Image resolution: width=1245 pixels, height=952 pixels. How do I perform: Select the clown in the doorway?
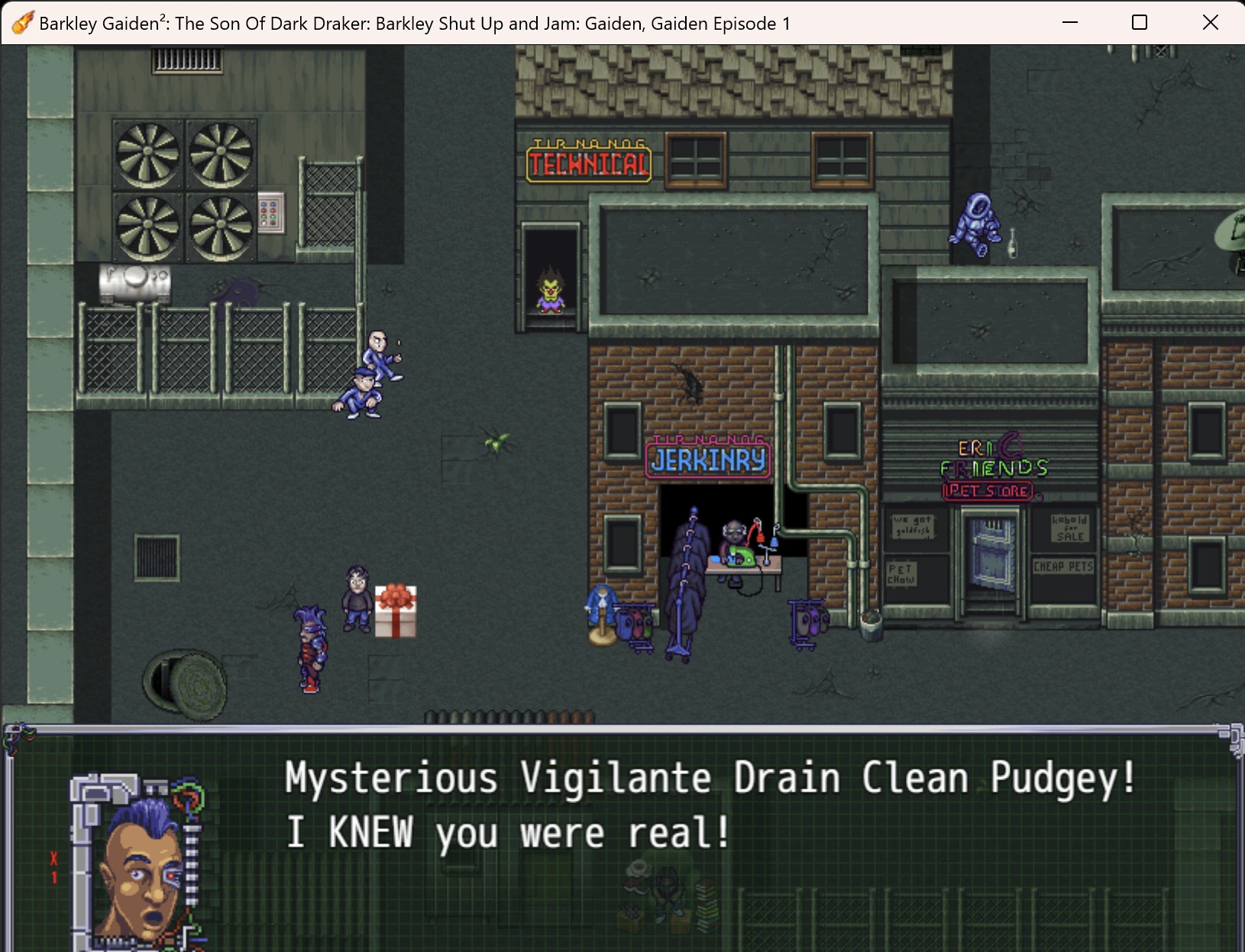[x=552, y=294]
